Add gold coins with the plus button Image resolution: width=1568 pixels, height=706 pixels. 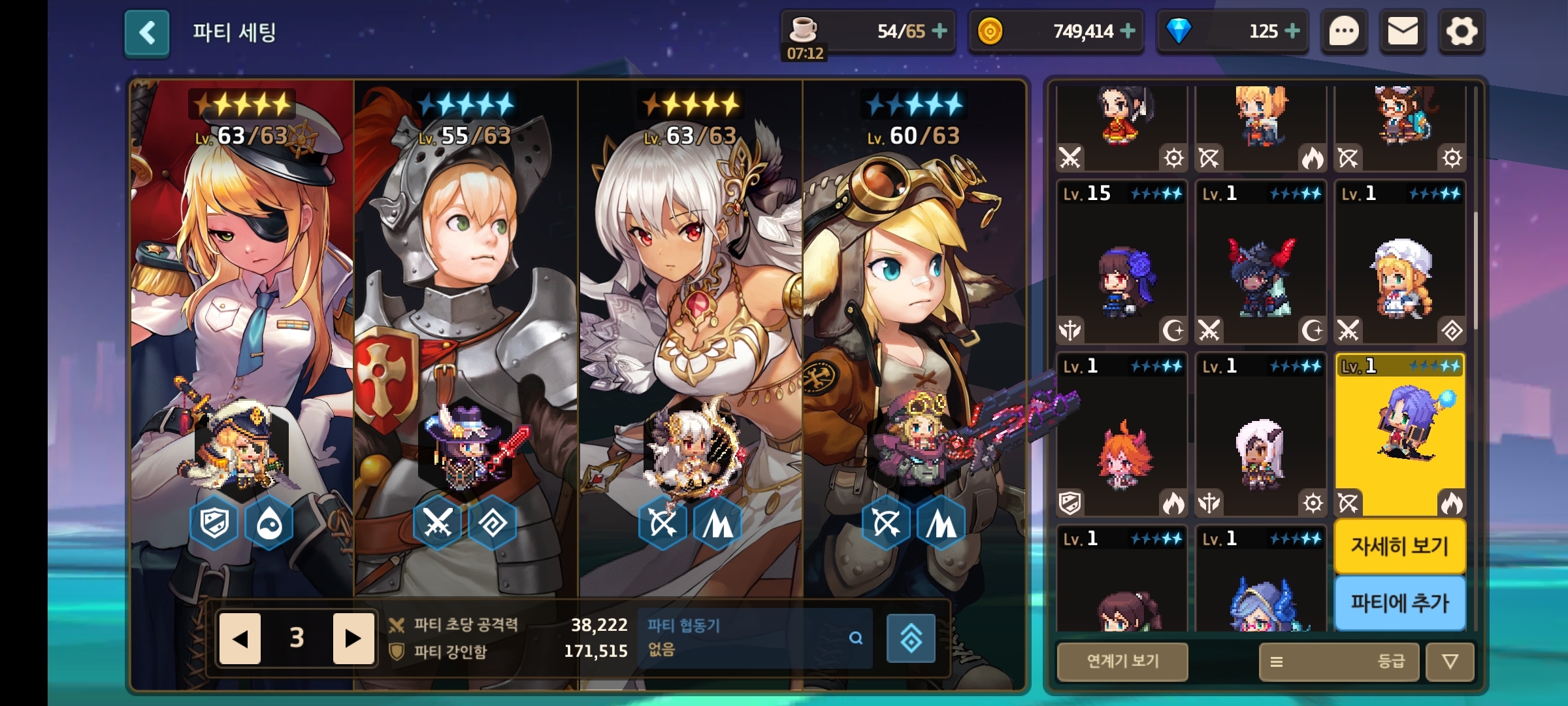(1128, 31)
